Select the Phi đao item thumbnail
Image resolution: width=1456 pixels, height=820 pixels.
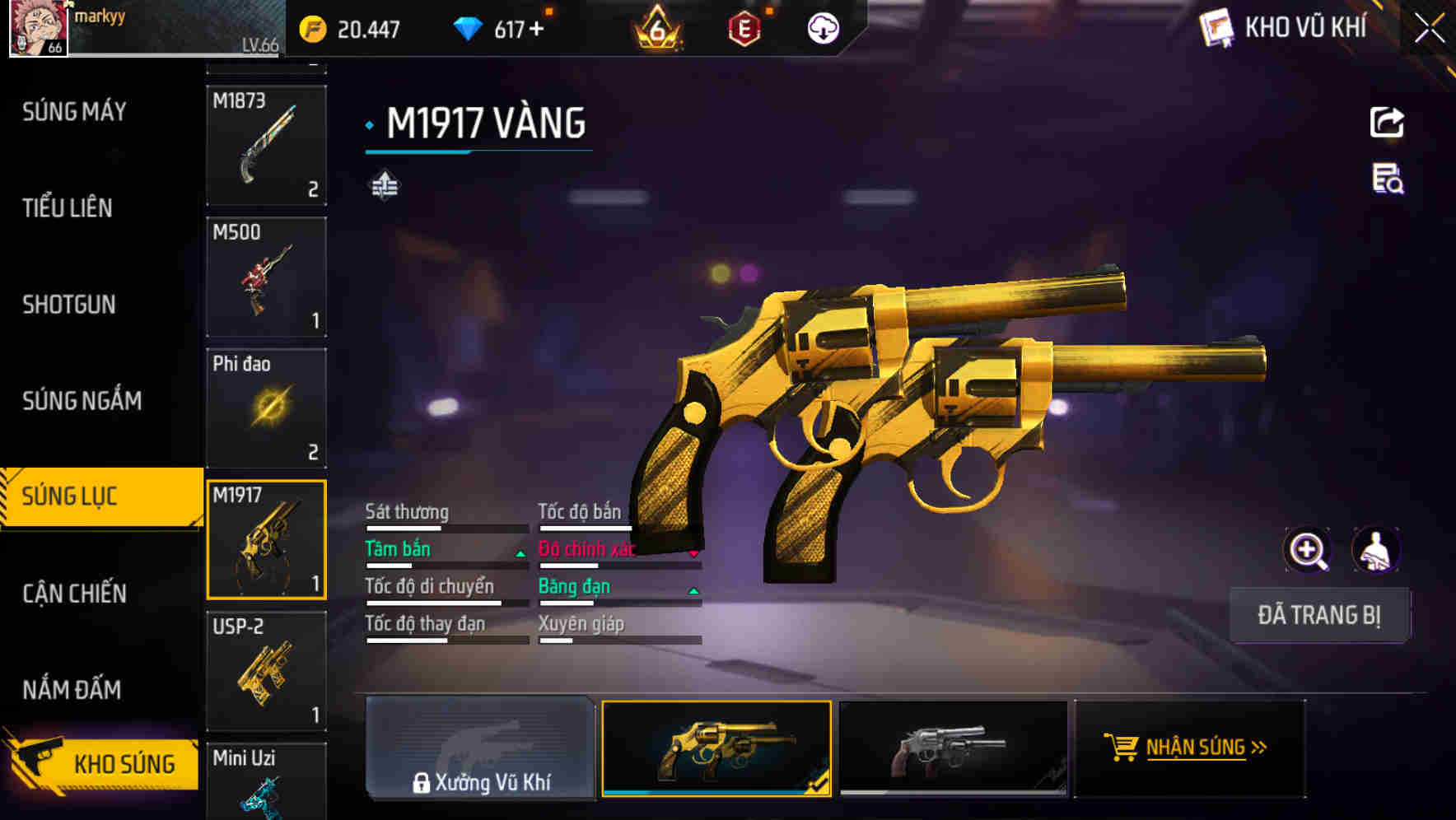[x=266, y=408]
